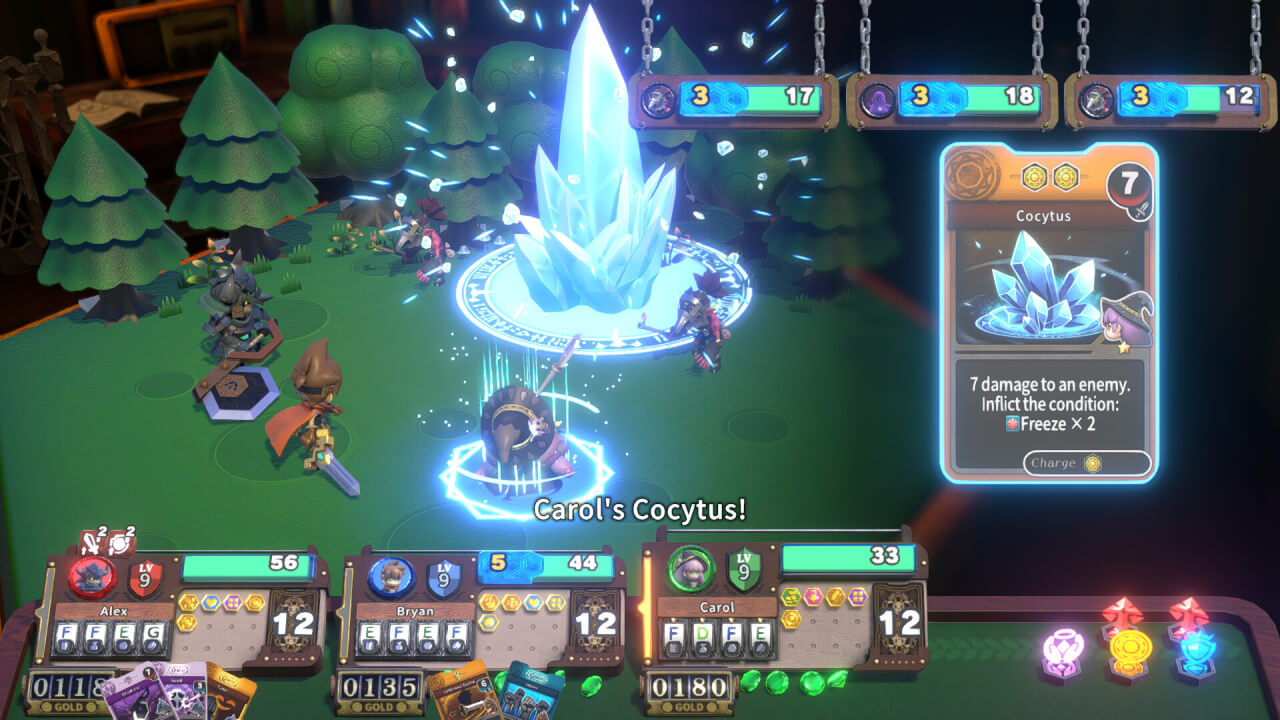
Task: Click the pink winged turn-order token
Action: (x=1064, y=650)
